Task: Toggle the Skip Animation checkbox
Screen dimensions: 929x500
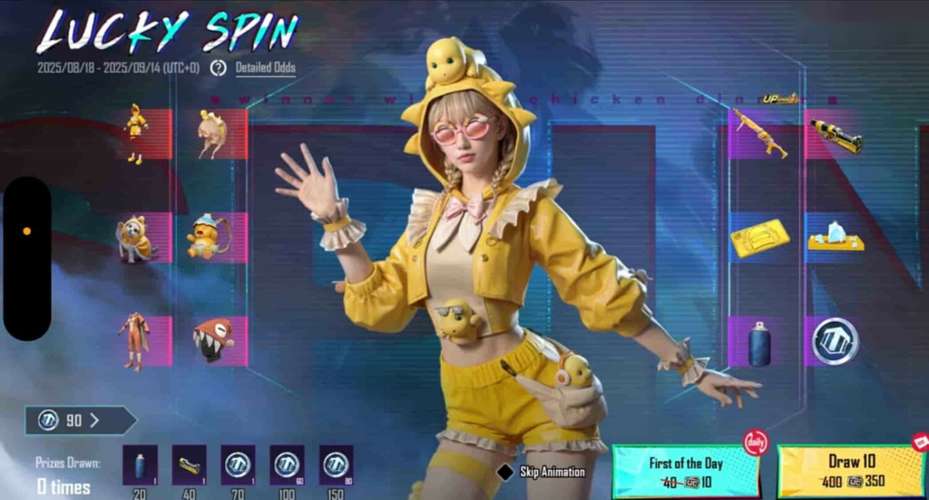Action: (x=506, y=471)
